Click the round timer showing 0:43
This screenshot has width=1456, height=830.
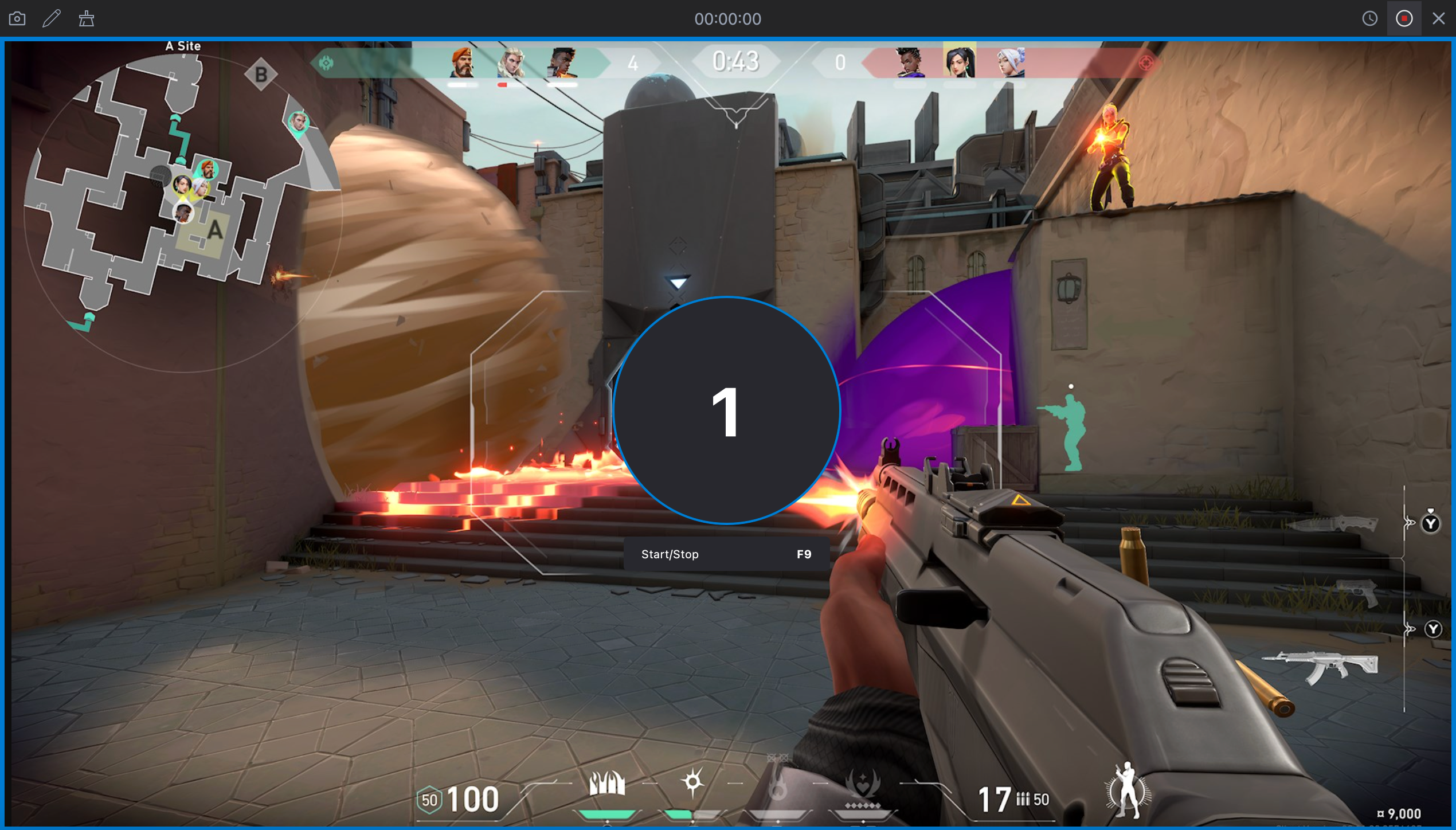point(735,60)
